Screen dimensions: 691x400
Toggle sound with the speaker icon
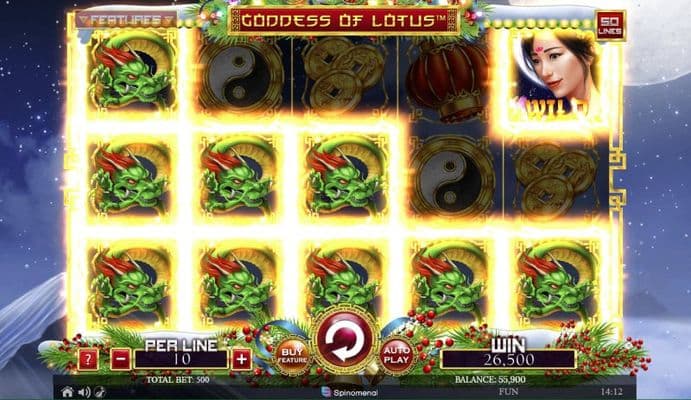coord(83,392)
